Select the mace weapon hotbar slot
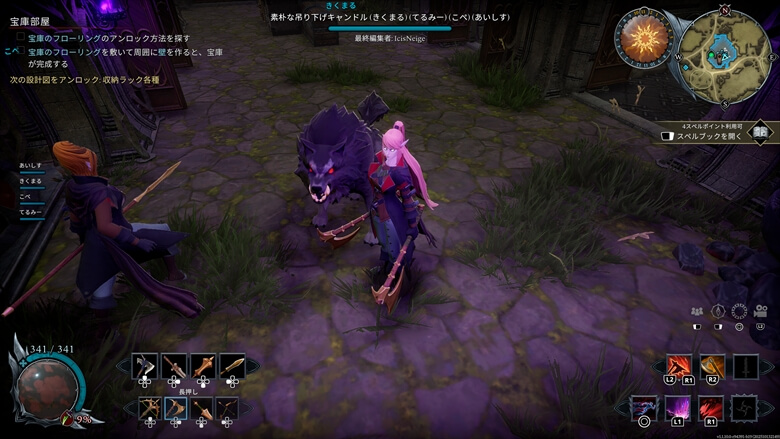The height and width of the screenshot is (439, 780). point(204,366)
